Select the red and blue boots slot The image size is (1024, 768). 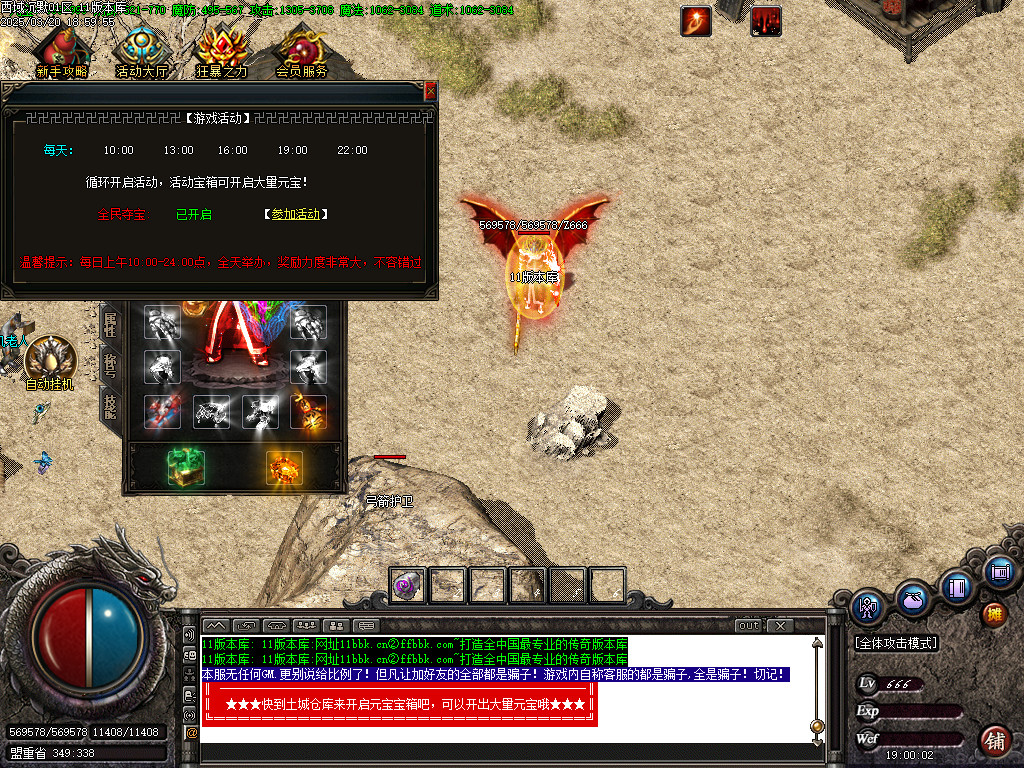[x=162, y=411]
